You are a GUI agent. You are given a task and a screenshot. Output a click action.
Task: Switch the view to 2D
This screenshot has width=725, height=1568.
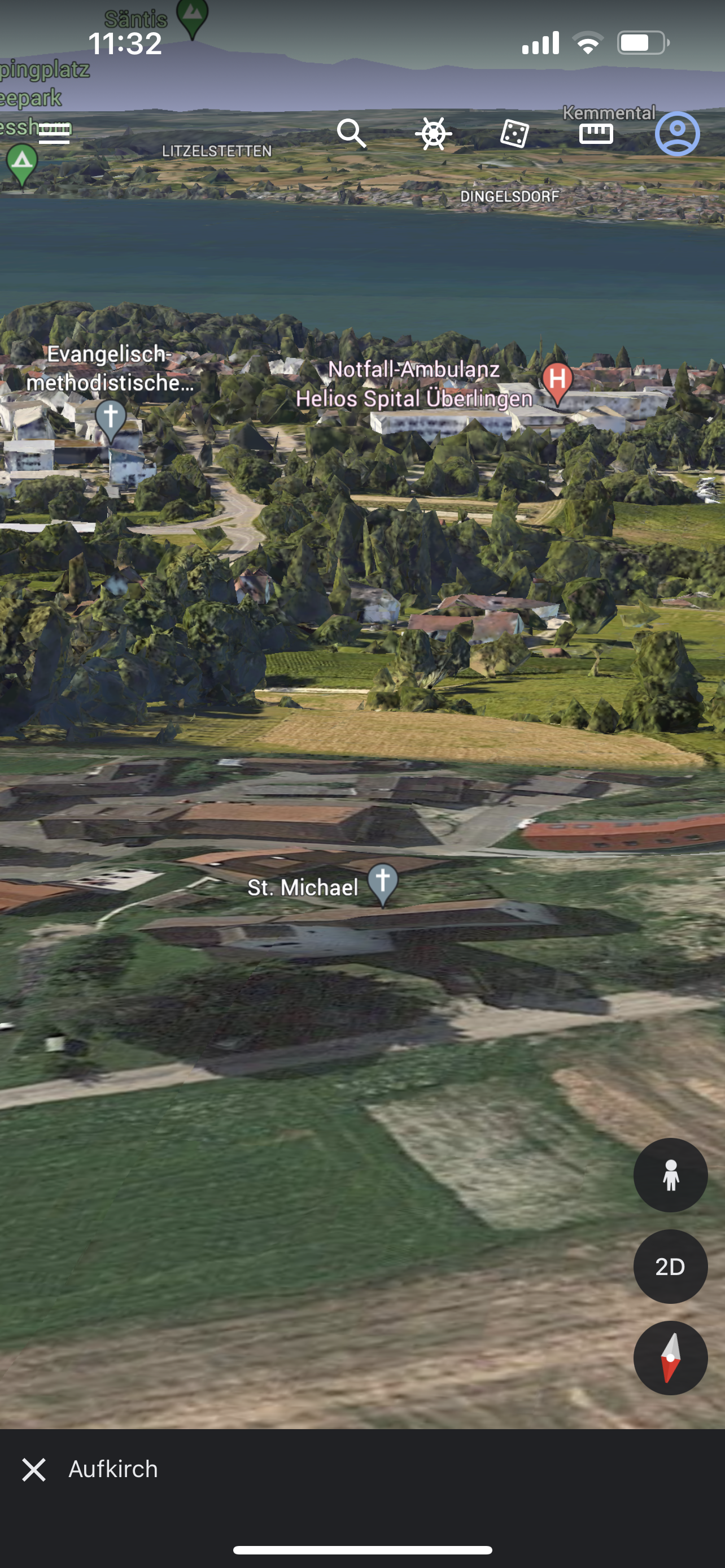(670, 1266)
